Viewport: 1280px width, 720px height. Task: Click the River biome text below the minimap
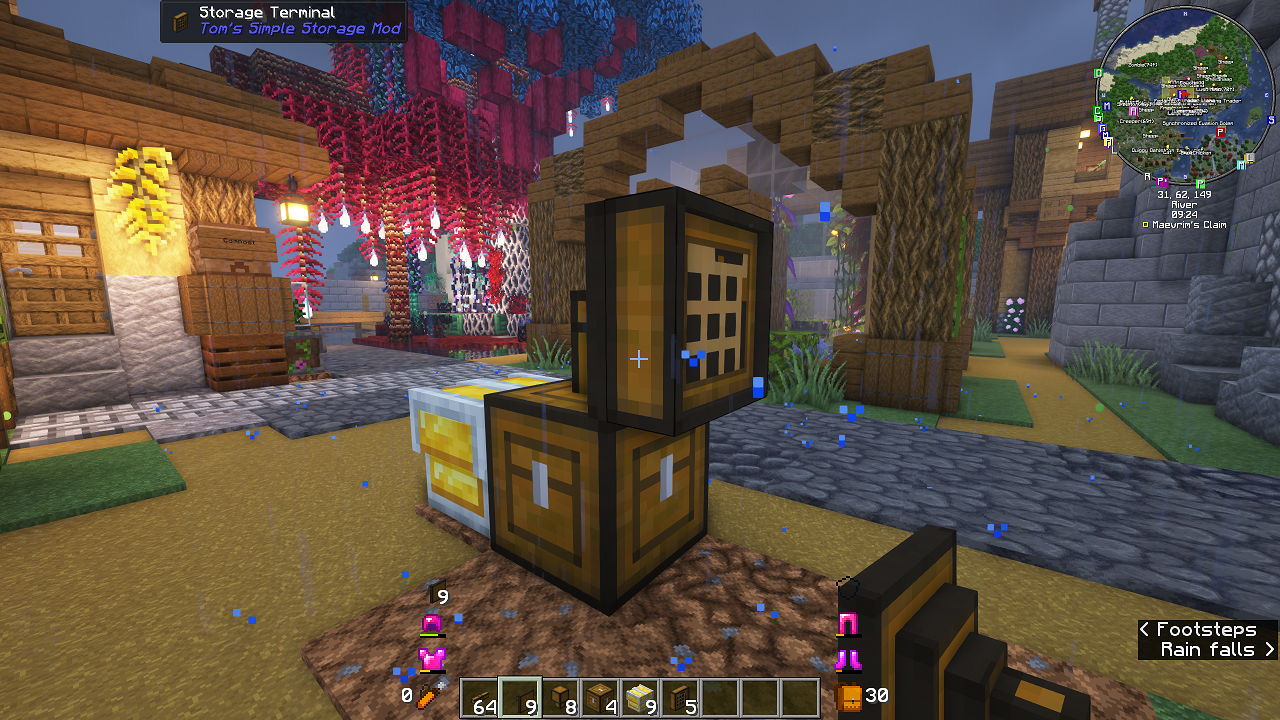pos(1184,204)
